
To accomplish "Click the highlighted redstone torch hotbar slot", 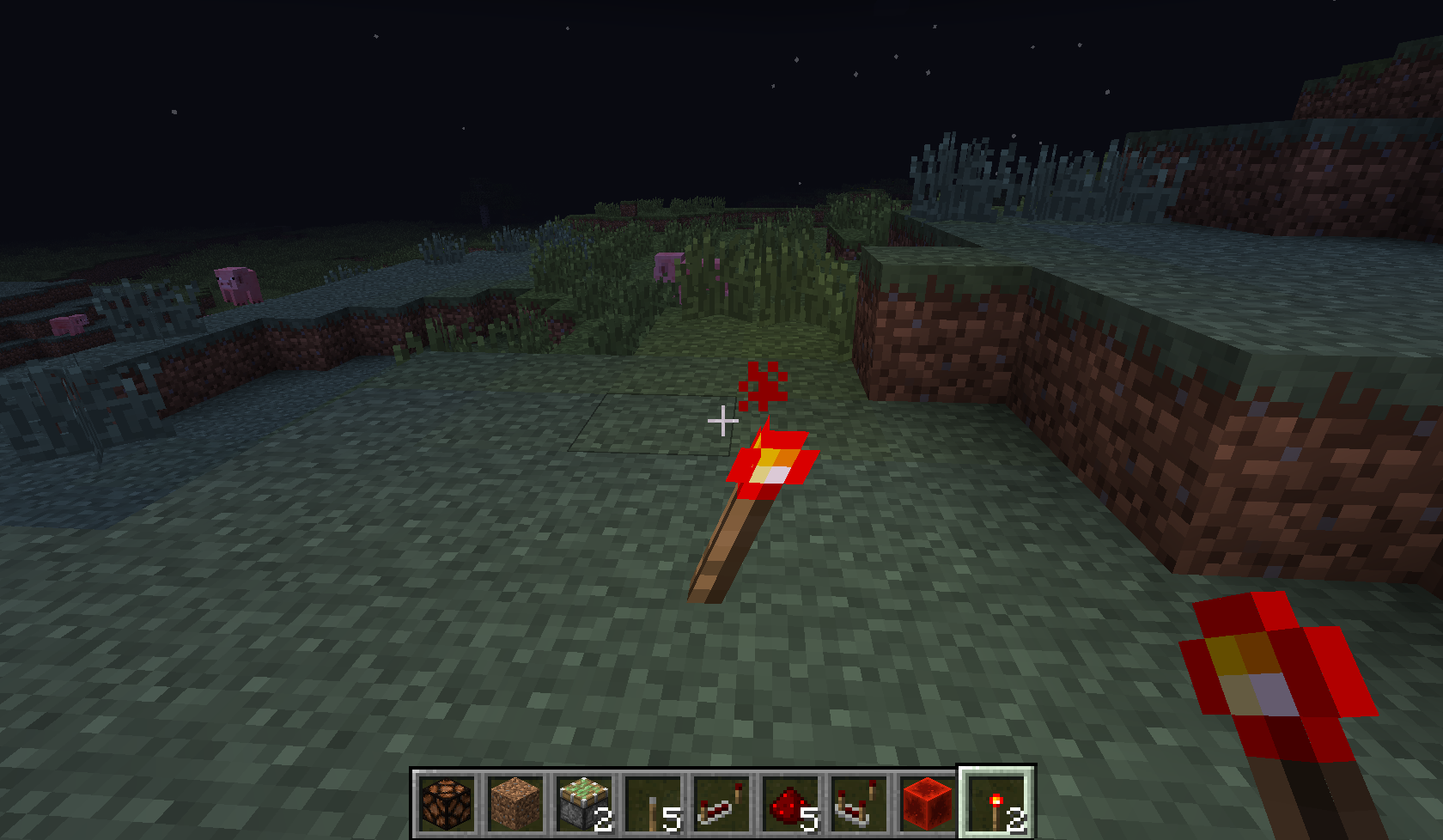I will click(996, 803).
